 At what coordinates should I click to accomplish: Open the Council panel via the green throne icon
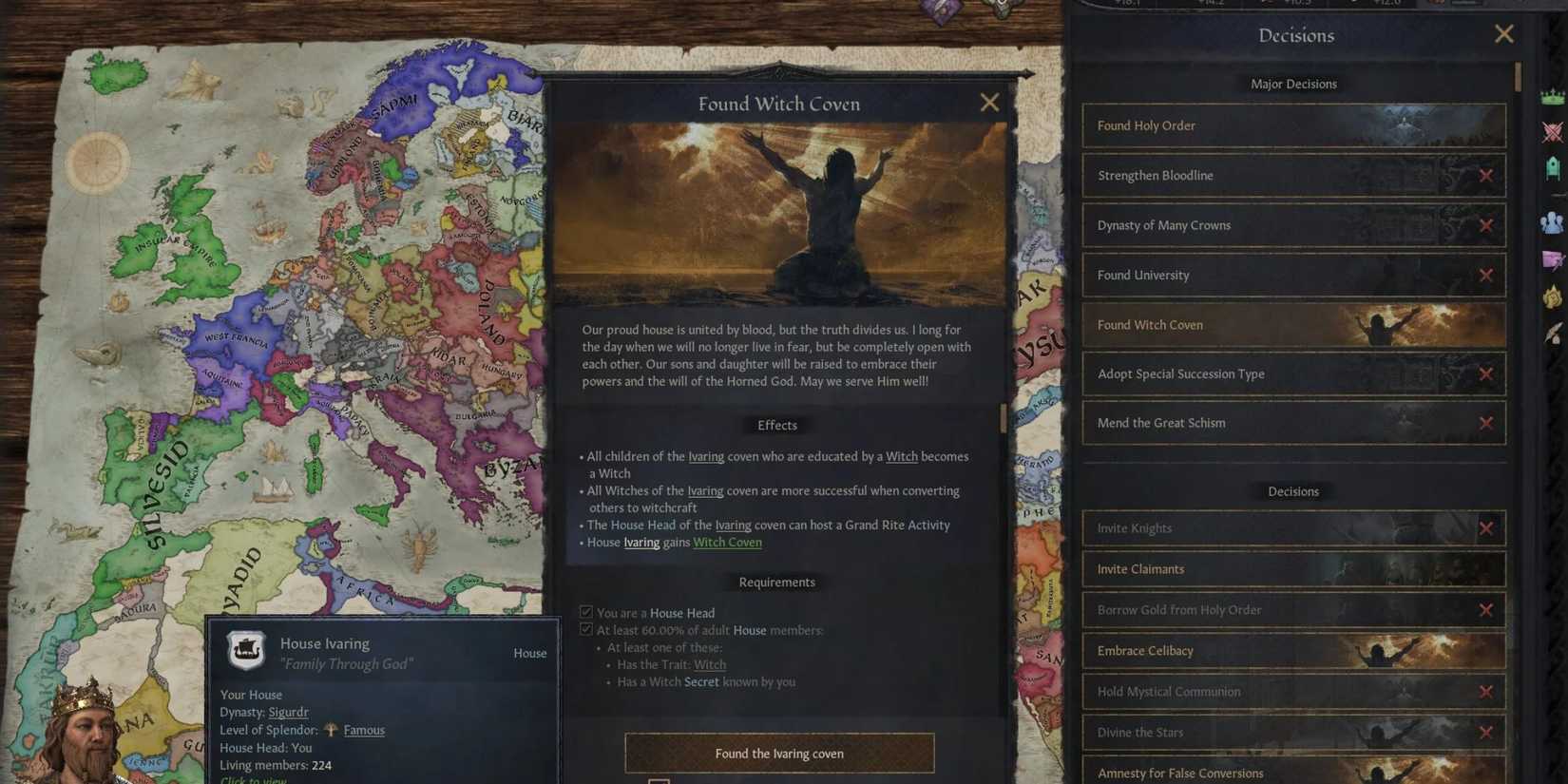(x=1553, y=168)
